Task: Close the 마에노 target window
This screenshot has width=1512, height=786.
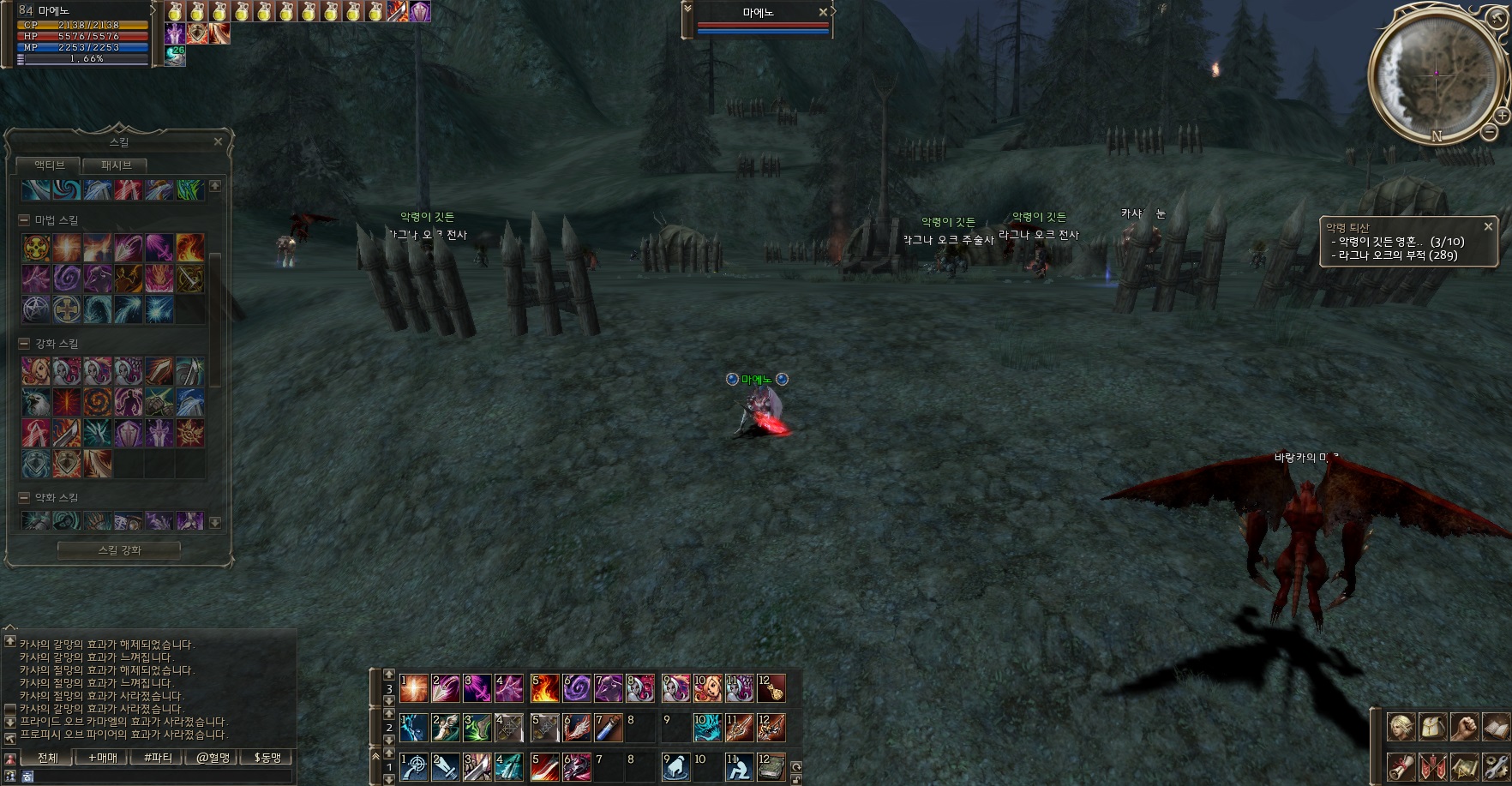Action: 823,12
